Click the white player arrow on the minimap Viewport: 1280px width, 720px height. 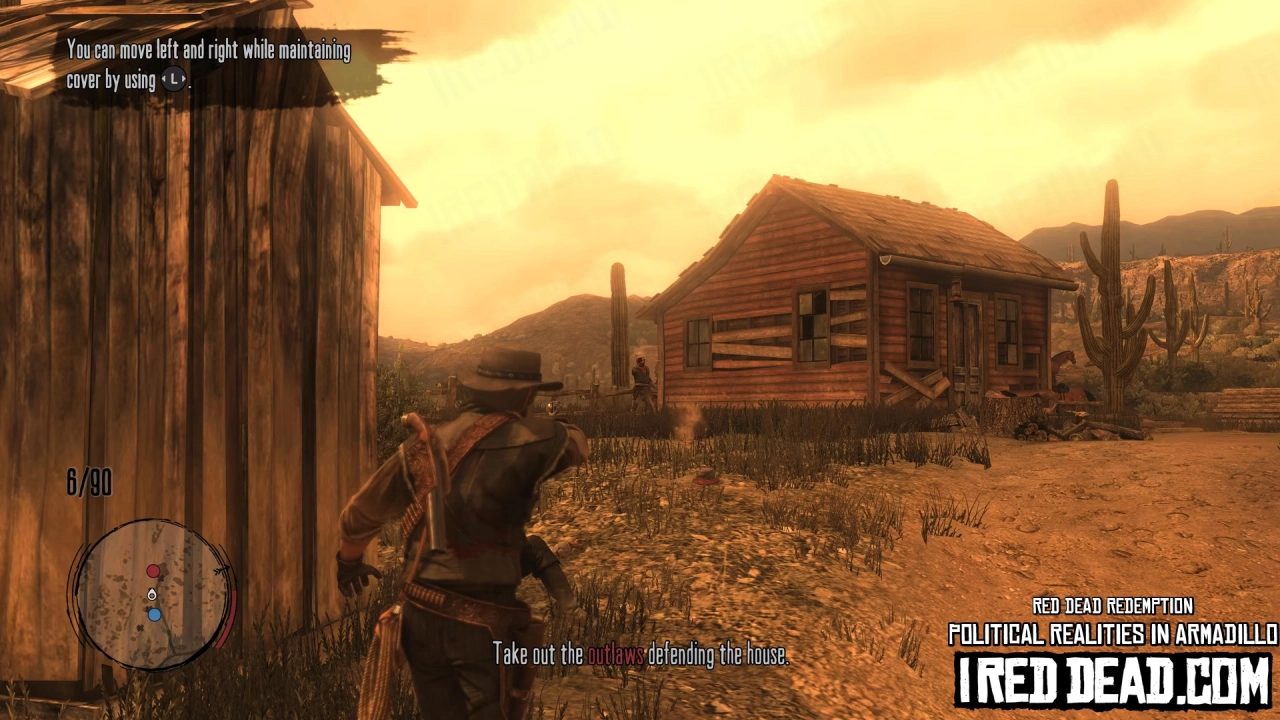click(151, 594)
